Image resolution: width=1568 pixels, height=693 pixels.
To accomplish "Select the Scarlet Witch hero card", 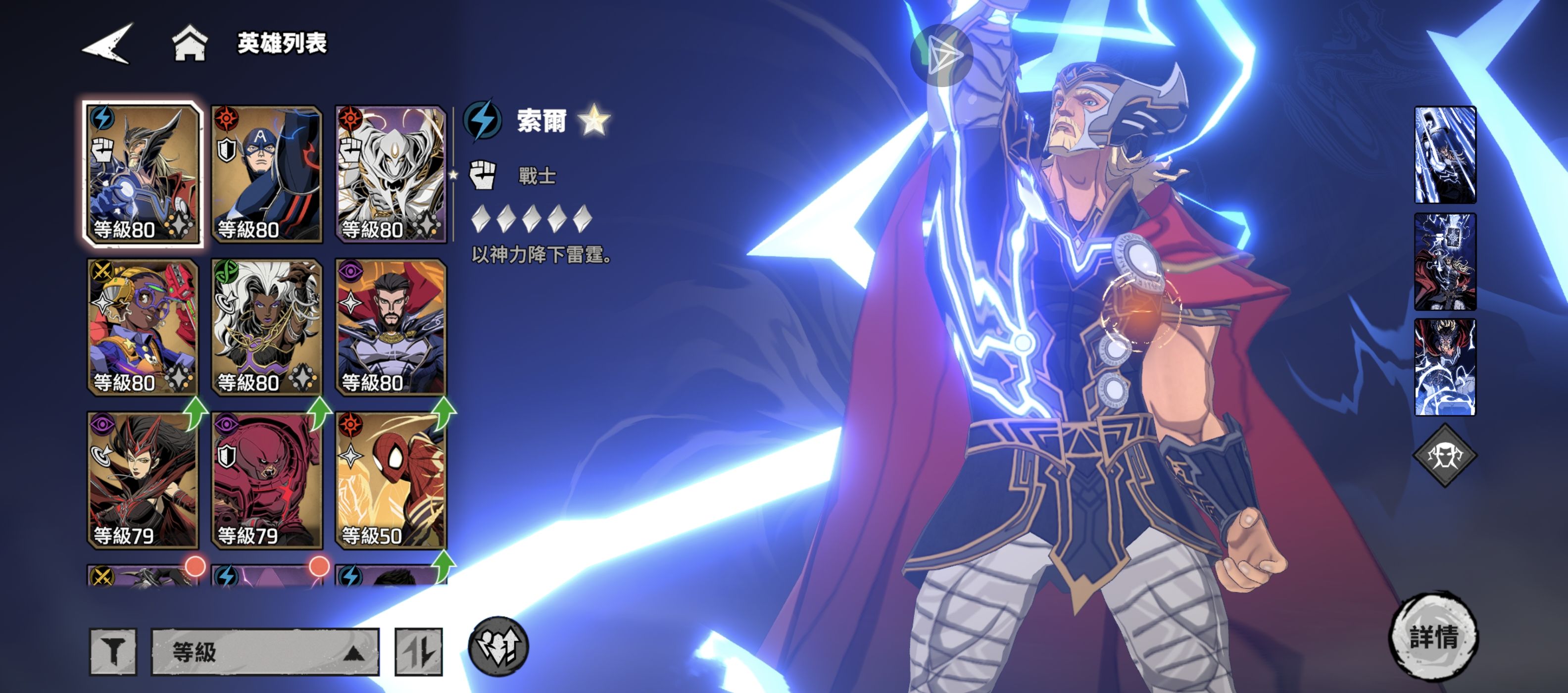I will pos(143,480).
